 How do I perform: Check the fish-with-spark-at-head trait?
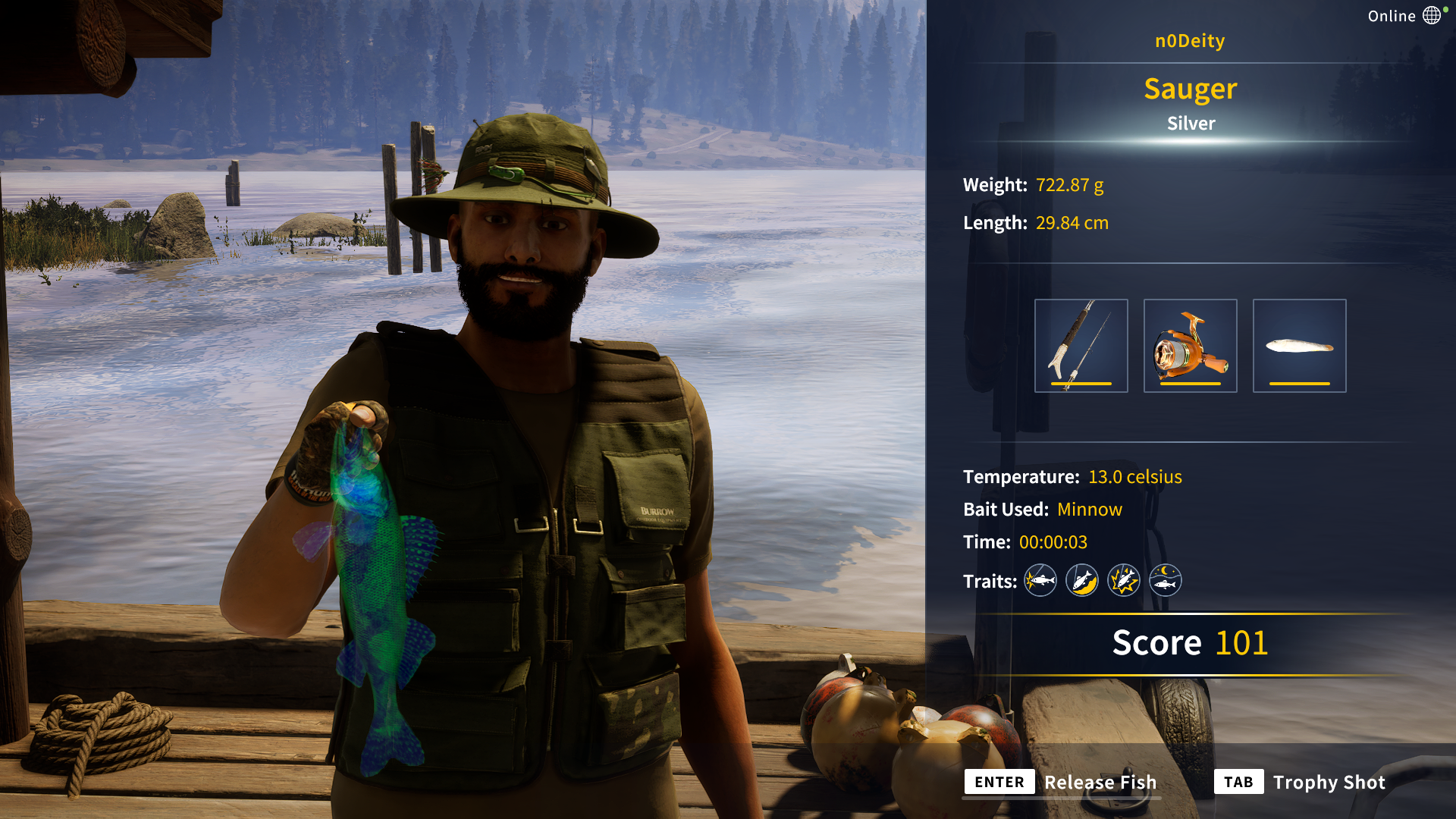1040,581
